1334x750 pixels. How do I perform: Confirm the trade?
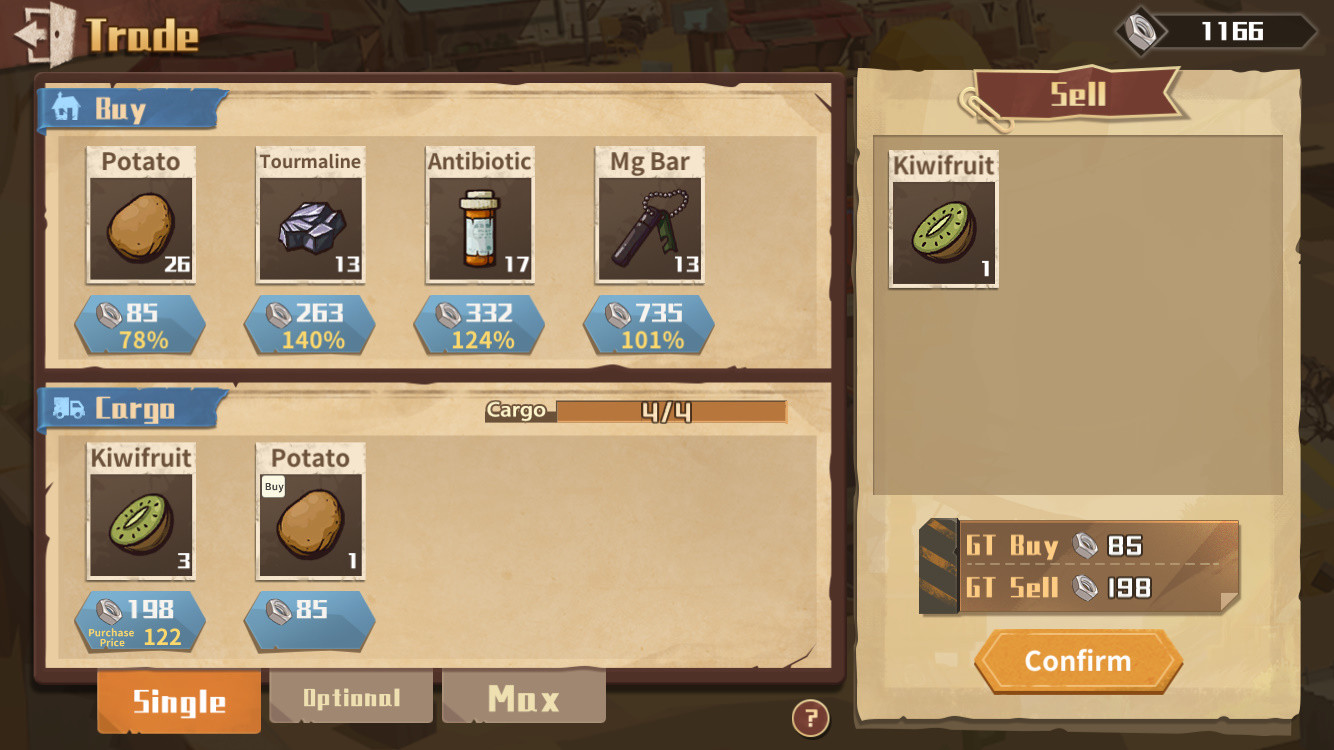(x=1078, y=661)
